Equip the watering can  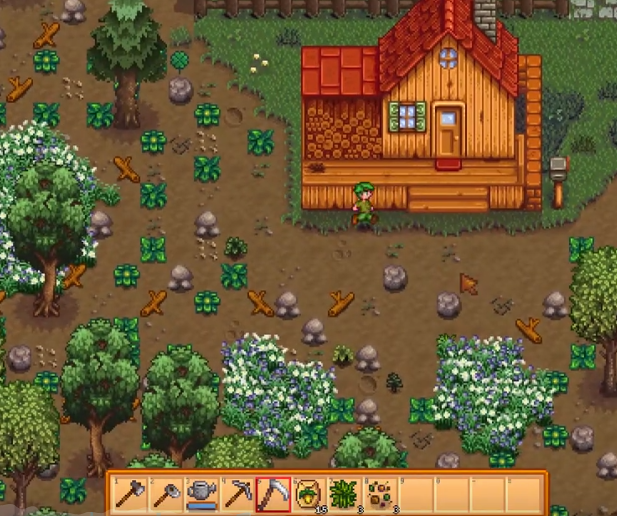202,492
